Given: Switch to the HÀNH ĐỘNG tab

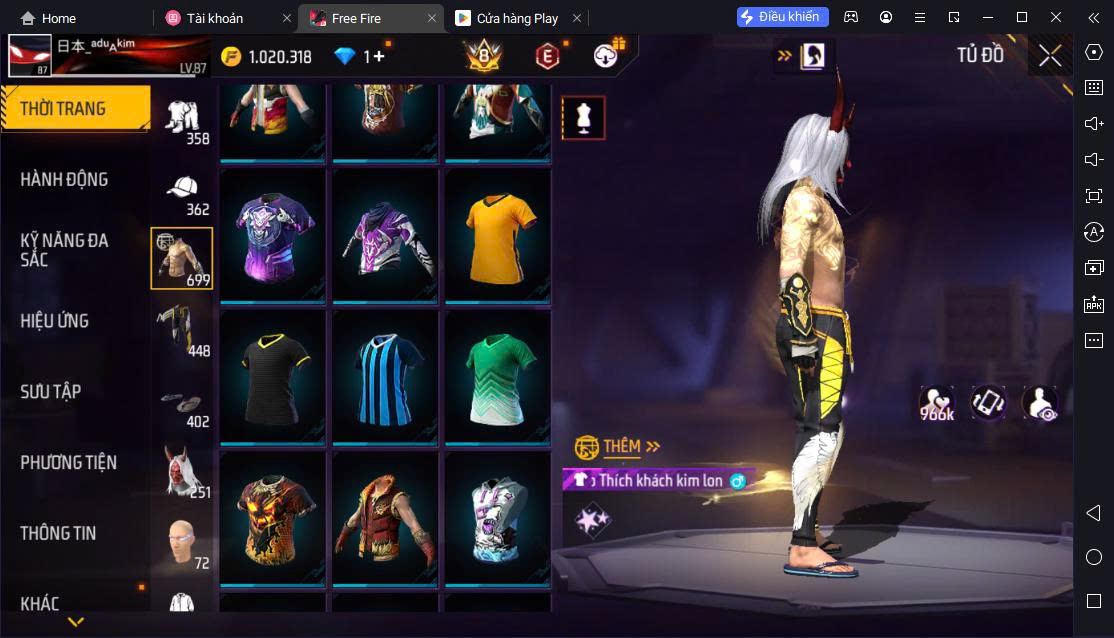Looking at the screenshot, I should 64,180.
